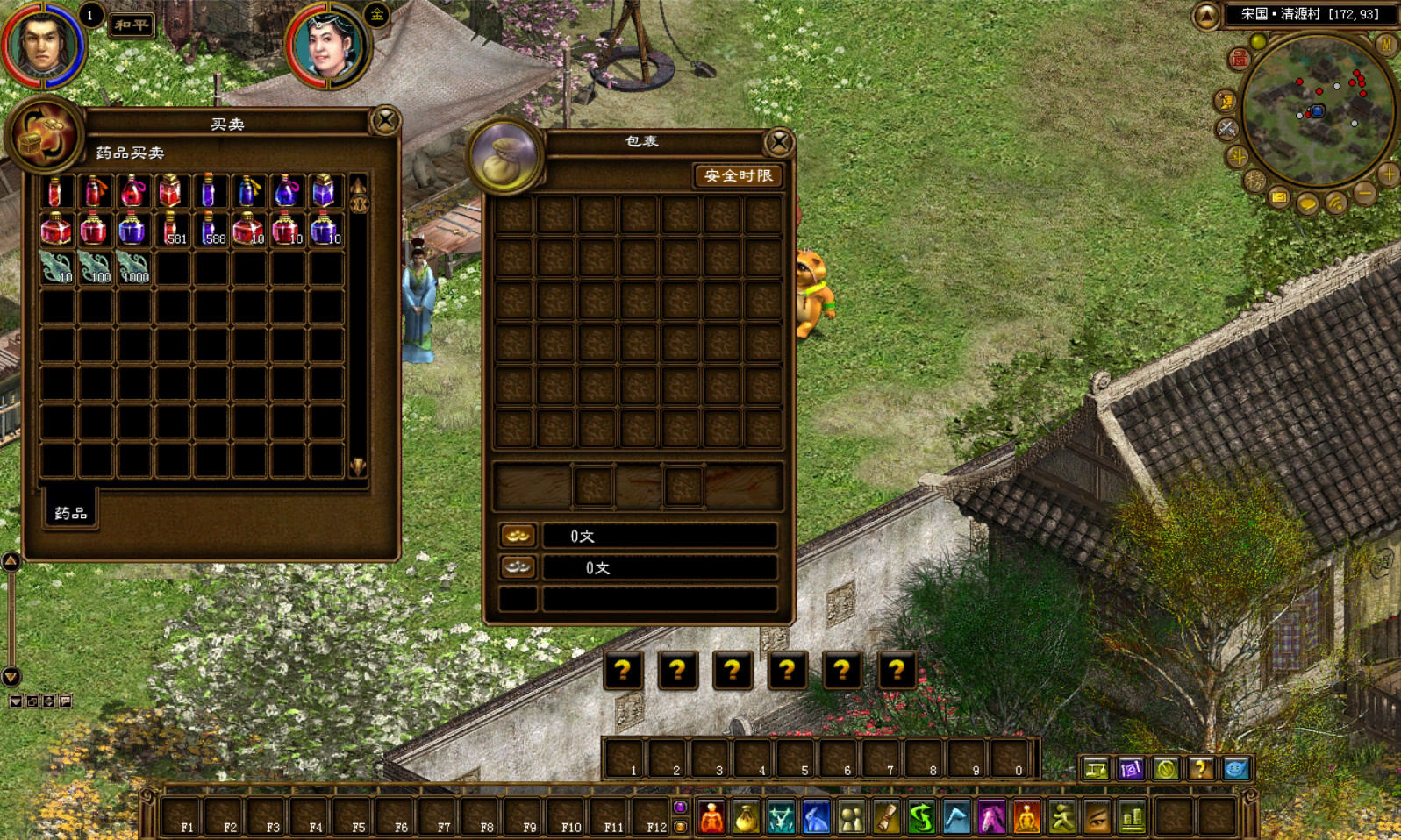1401x840 pixels.
Task: Pick the red potion stack of 581
Action: [x=172, y=230]
